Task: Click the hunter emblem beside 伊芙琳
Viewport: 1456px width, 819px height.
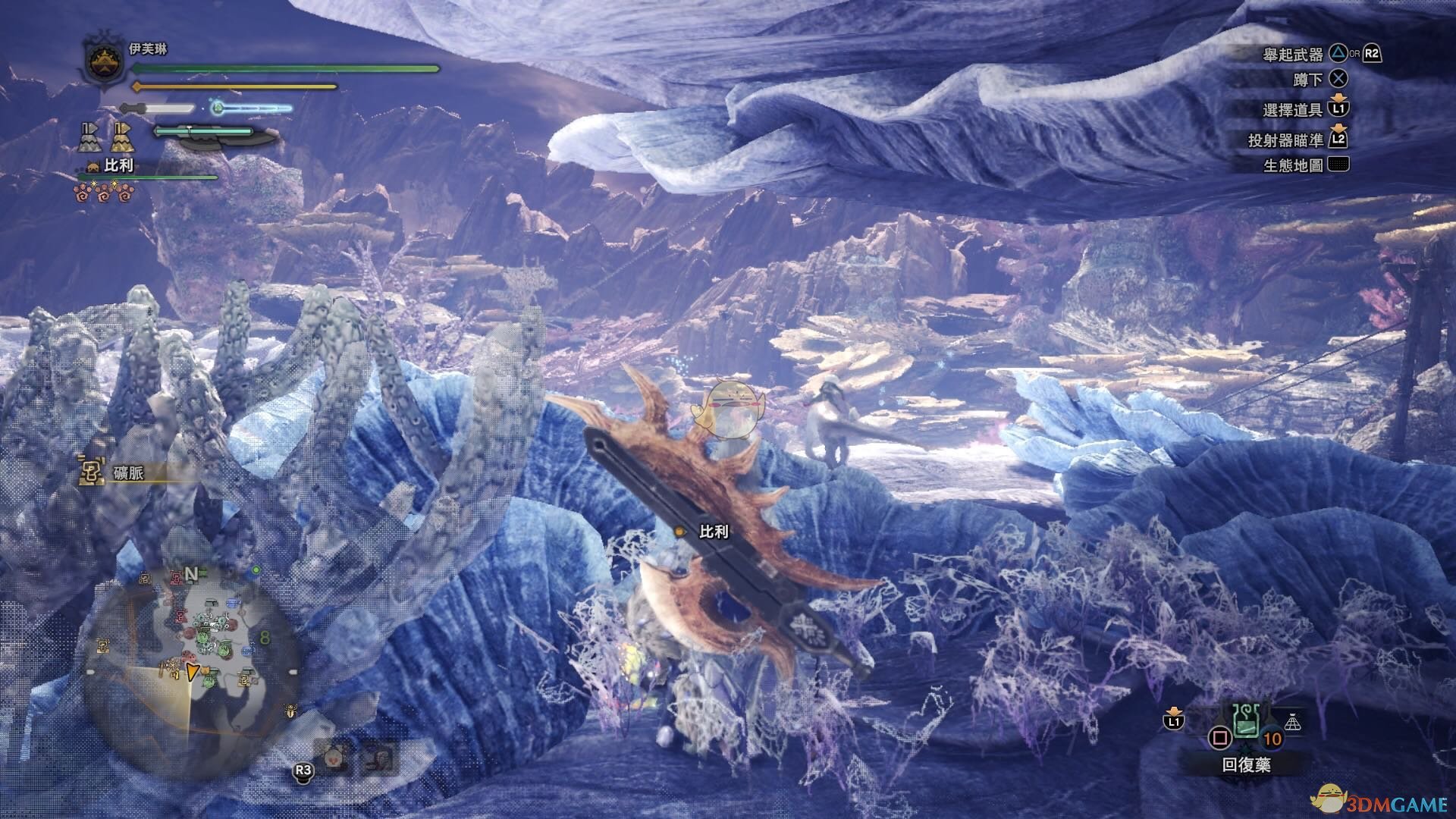Action: tap(105, 61)
